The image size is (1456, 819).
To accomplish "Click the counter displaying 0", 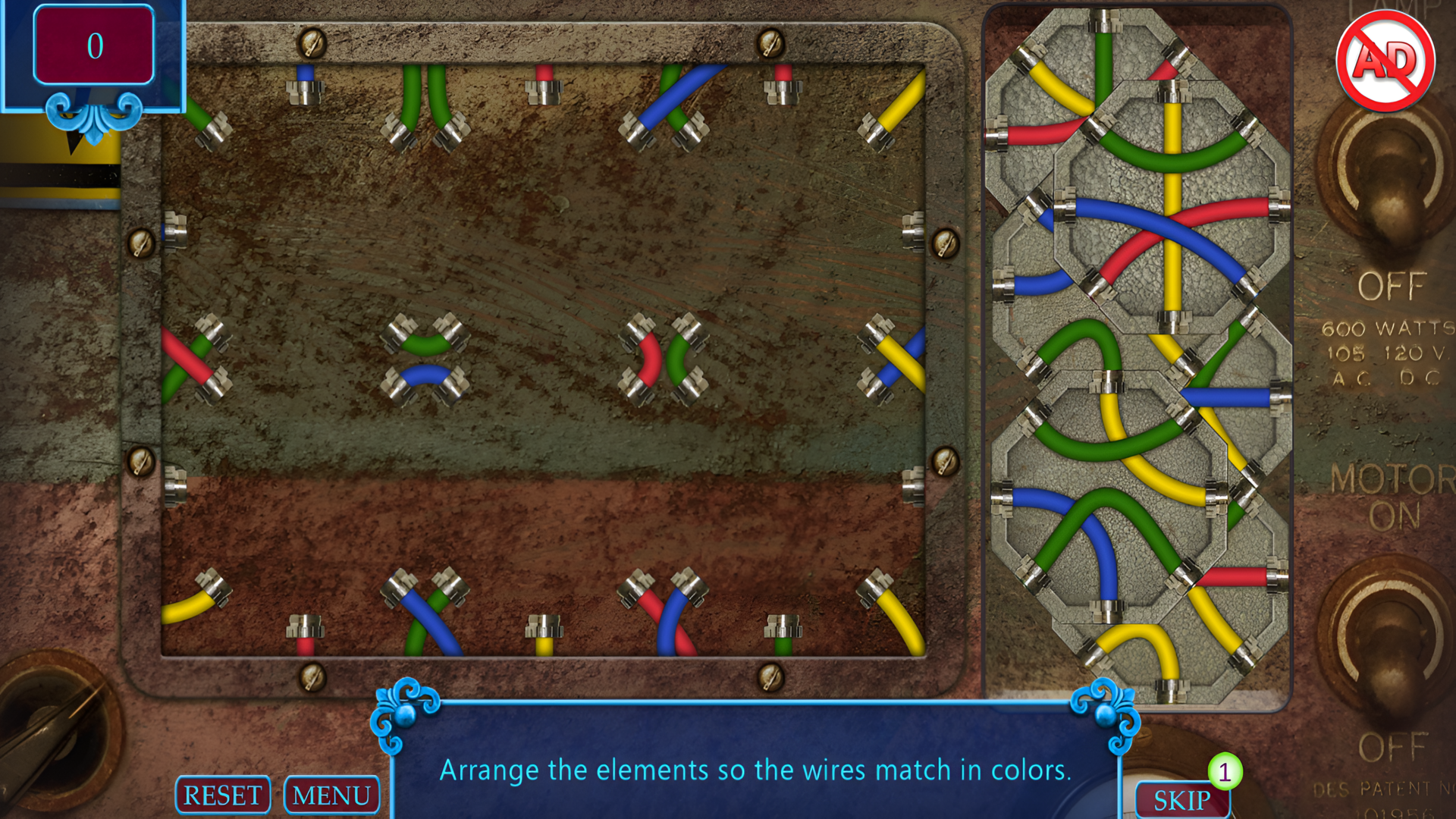I will click(94, 45).
